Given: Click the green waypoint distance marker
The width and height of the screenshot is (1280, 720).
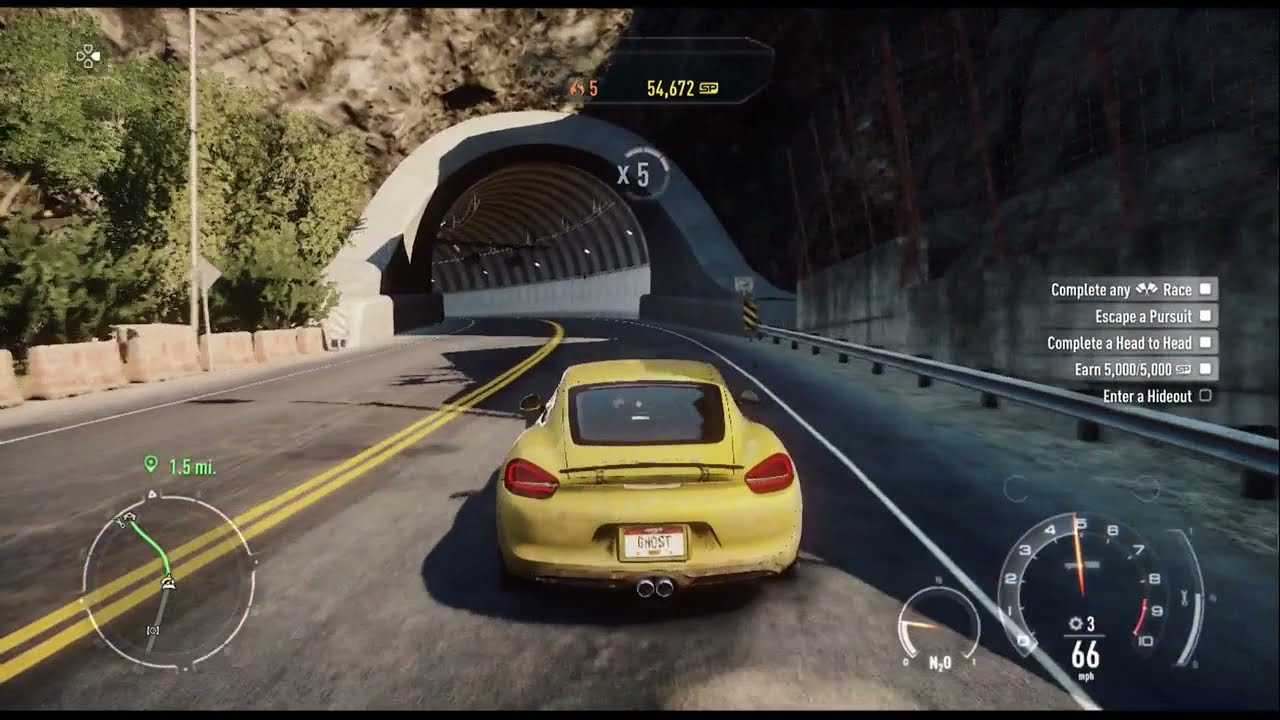Looking at the screenshot, I should [180, 466].
